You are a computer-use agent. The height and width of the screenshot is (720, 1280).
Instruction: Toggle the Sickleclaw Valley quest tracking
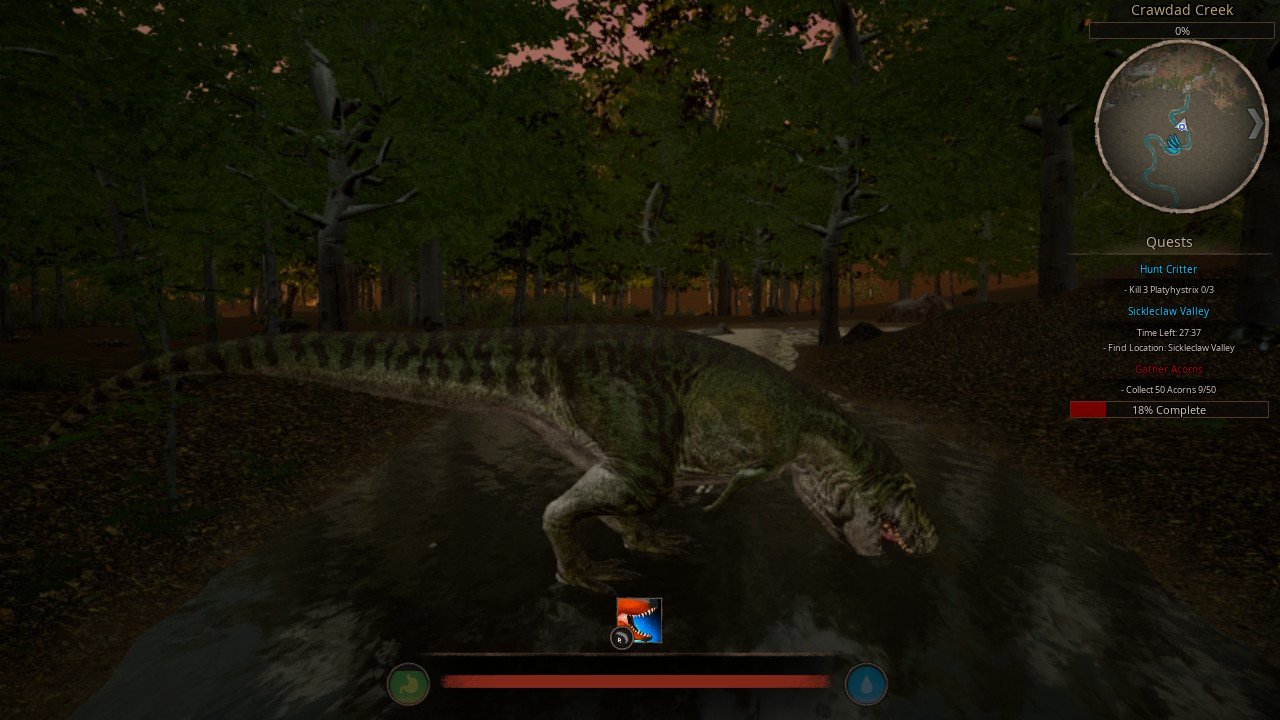[x=1168, y=311]
